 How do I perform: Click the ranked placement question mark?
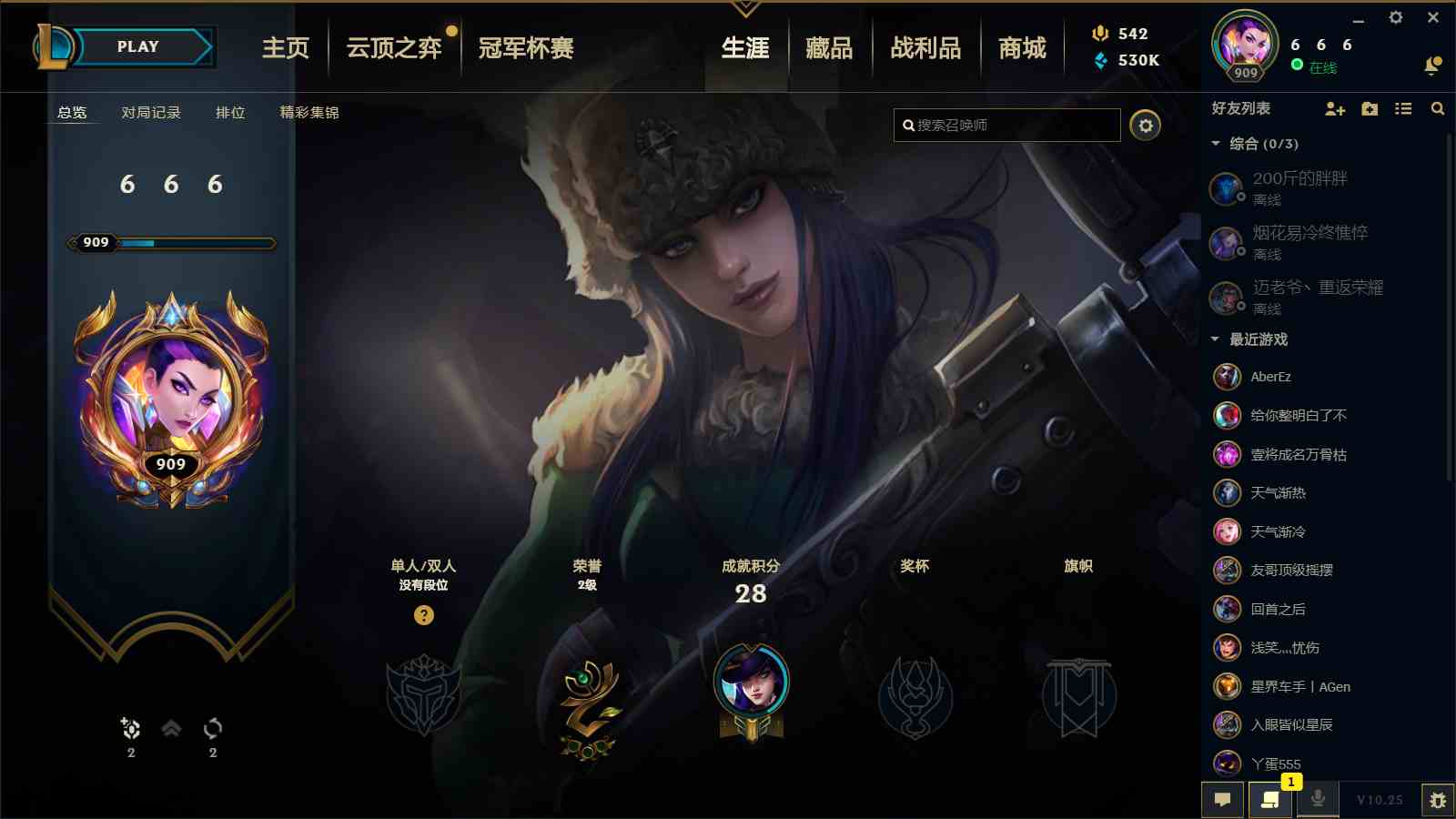click(x=423, y=617)
